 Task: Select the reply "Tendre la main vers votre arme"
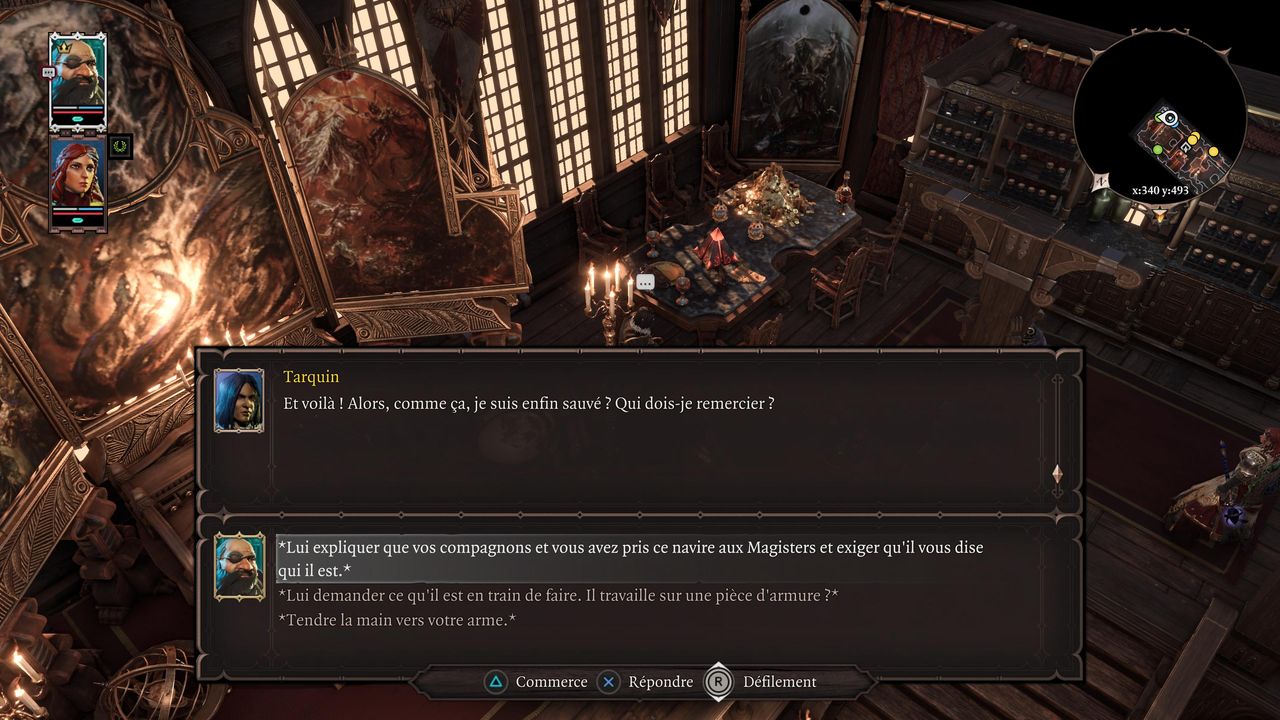[397, 621]
